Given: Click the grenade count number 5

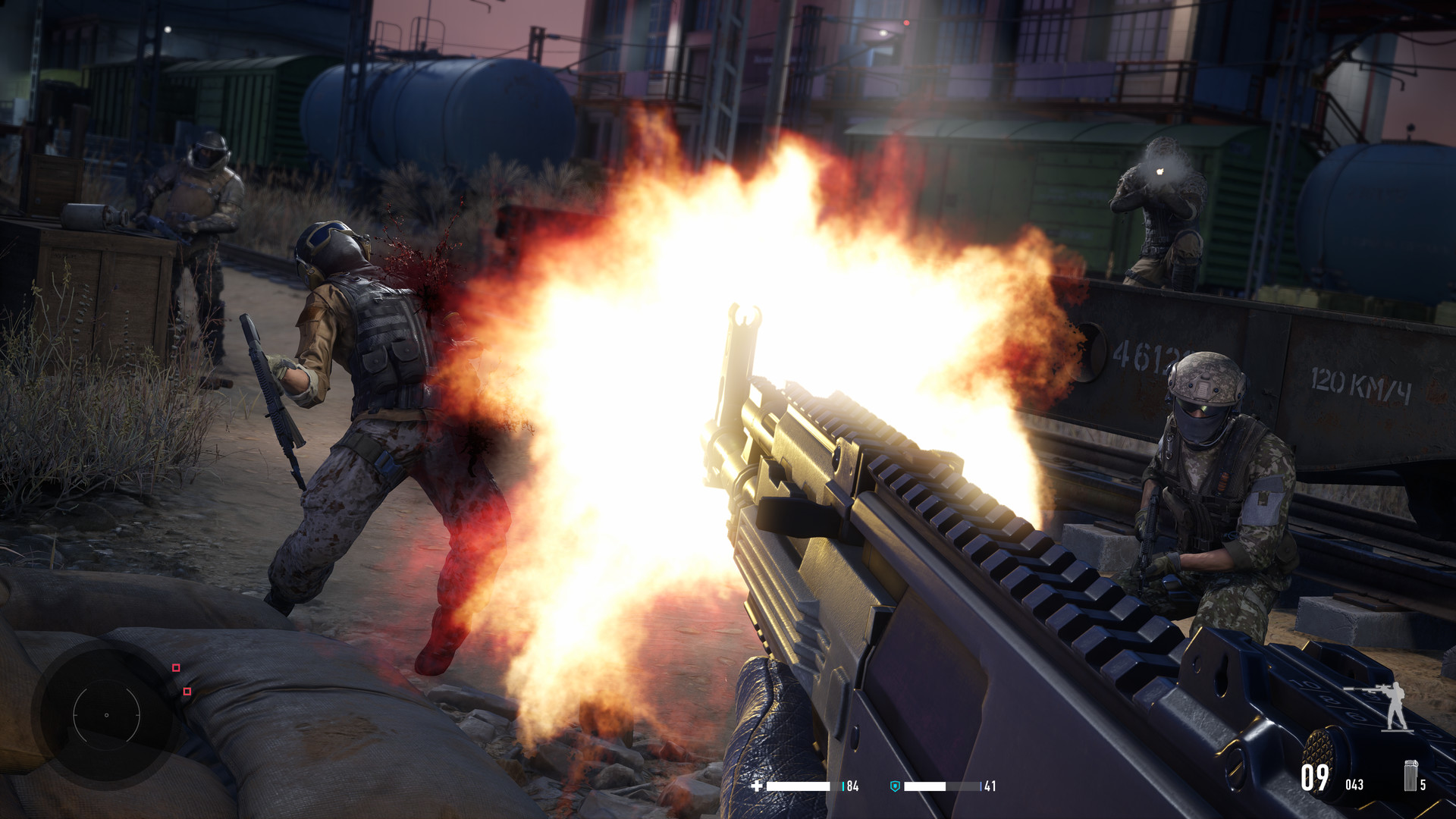Looking at the screenshot, I should click(x=1423, y=784).
